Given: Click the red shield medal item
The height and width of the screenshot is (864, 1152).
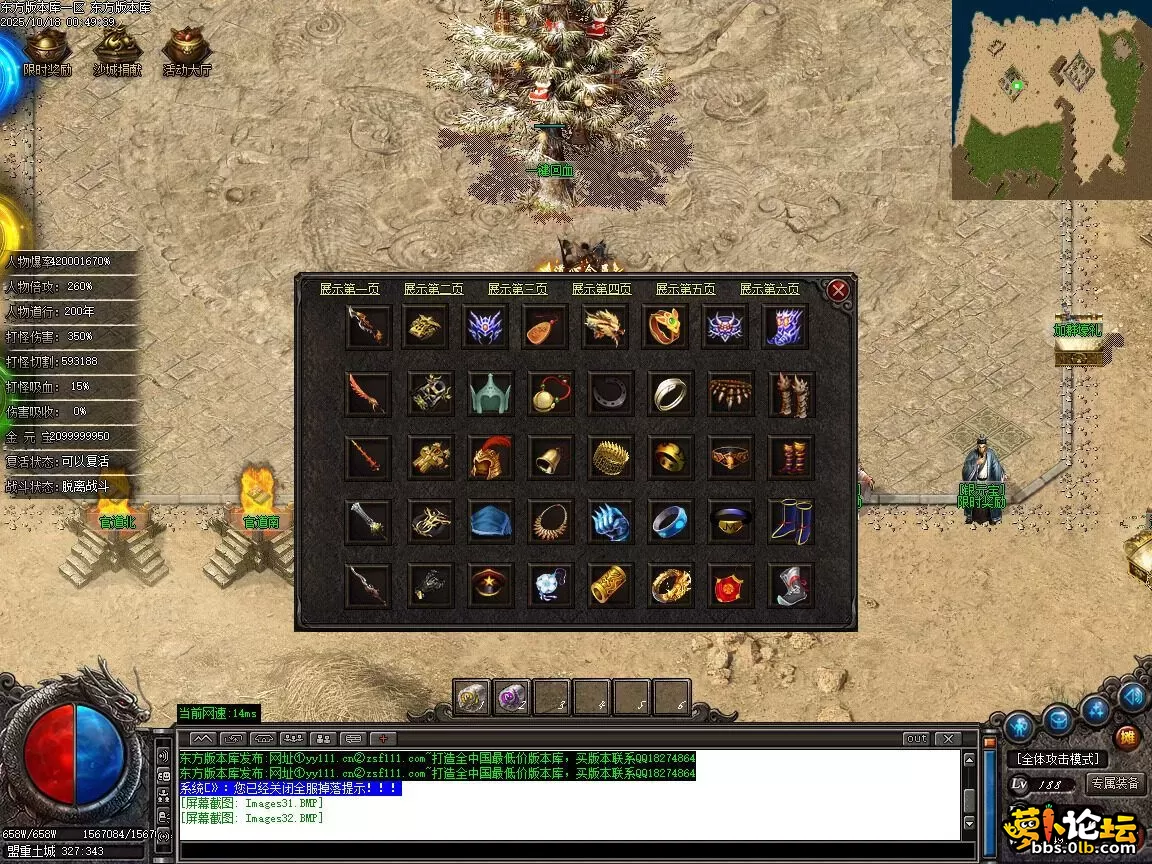Looking at the screenshot, I should (730, 585).
